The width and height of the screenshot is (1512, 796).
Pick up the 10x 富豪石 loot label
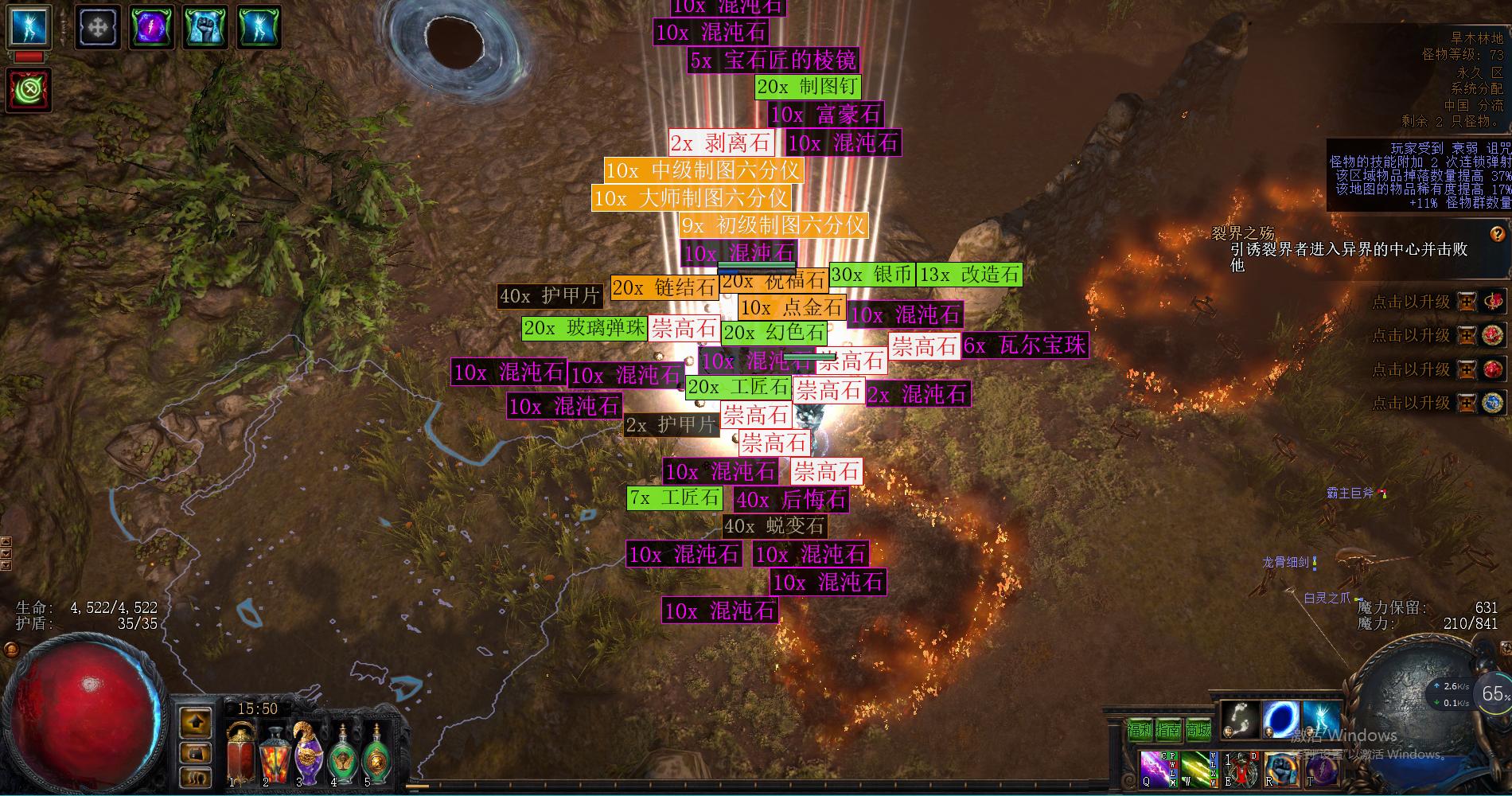pyautogui.click(x=825, y=115)
